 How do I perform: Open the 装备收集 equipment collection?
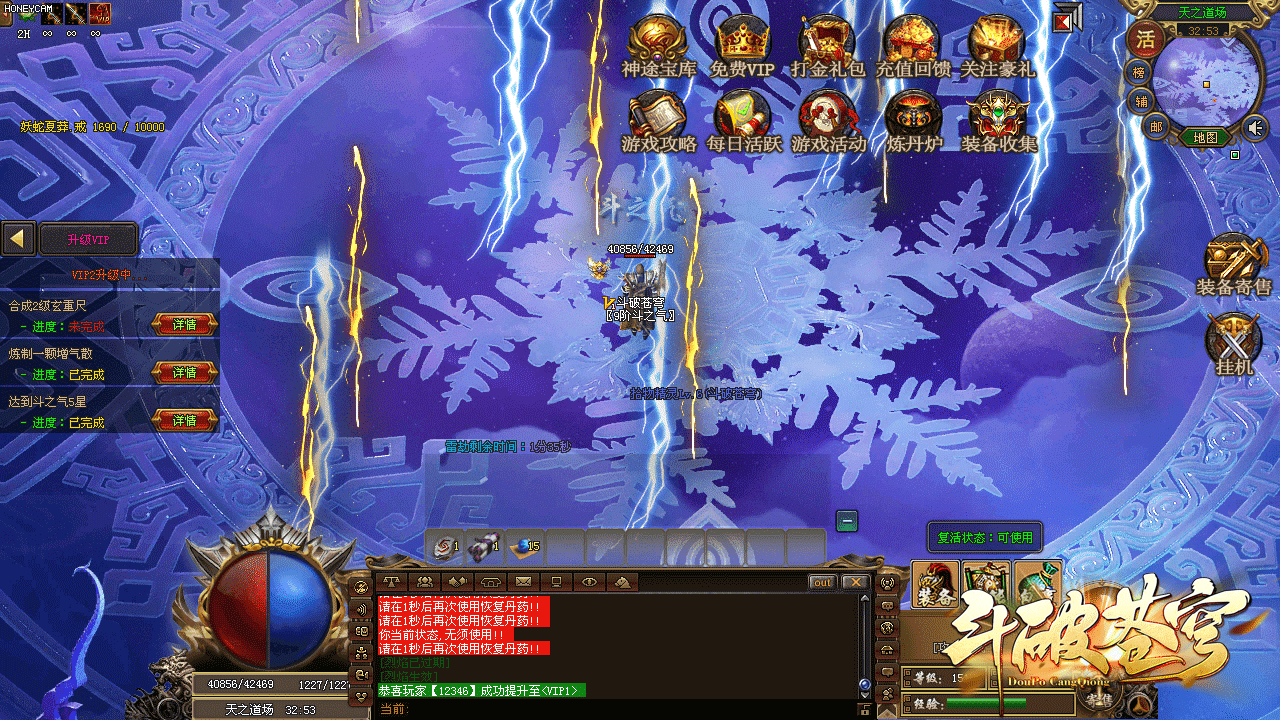point(998,118)
